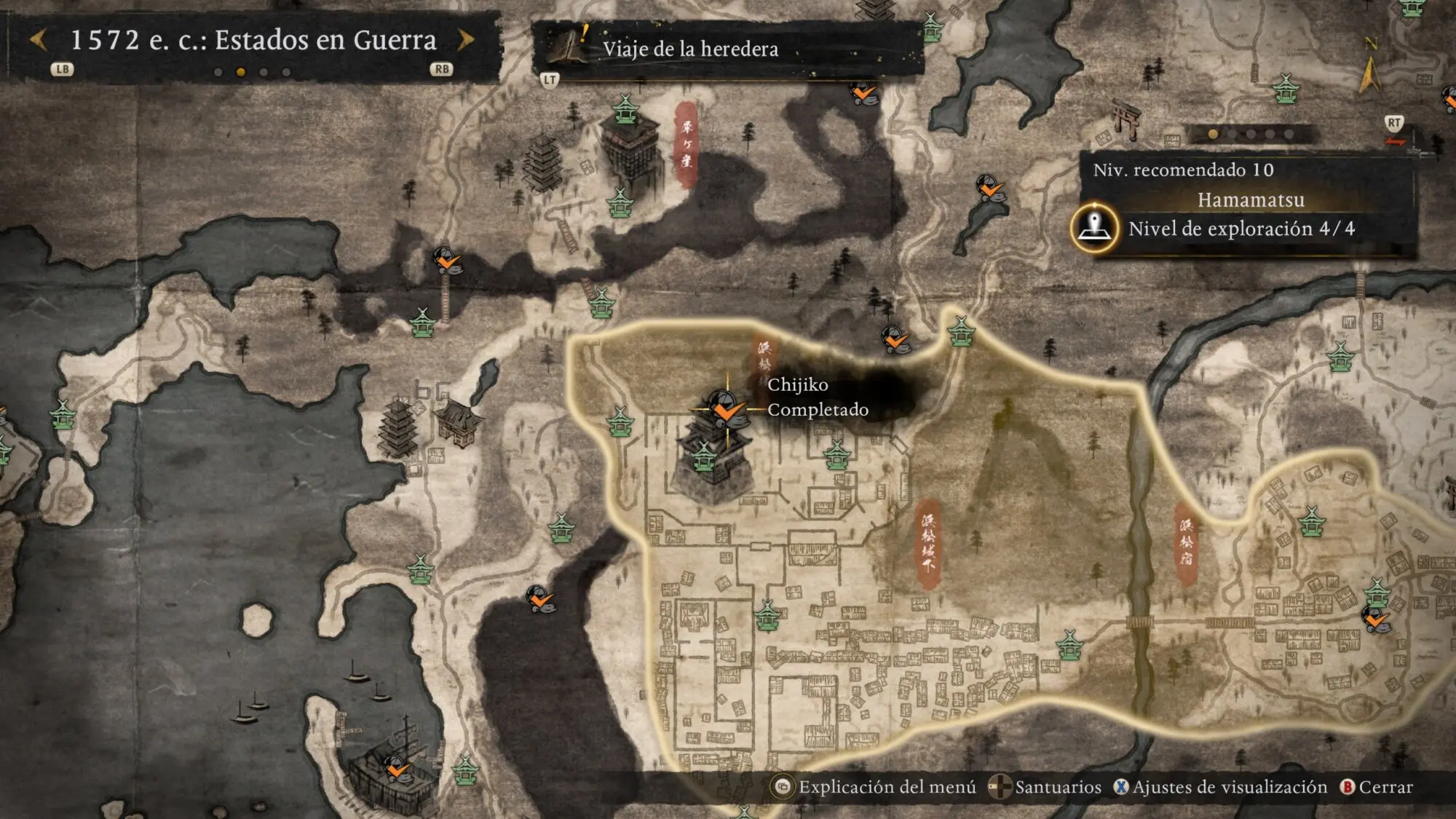The height and width of the screenshot is (819, 1456).
Task: Select the completed Chijiko map marker
Action: click(725, 409)
